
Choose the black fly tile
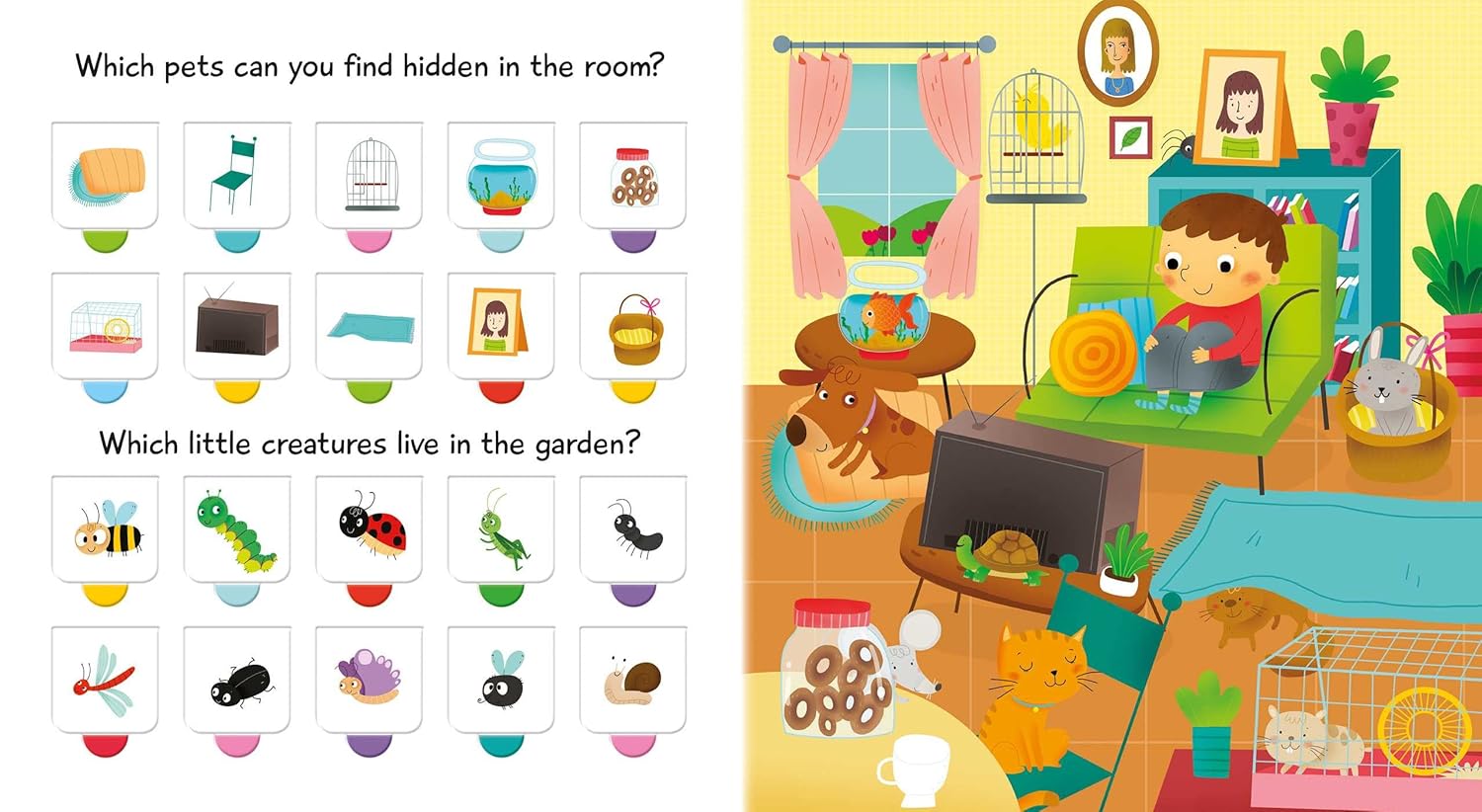pos(501,680)
